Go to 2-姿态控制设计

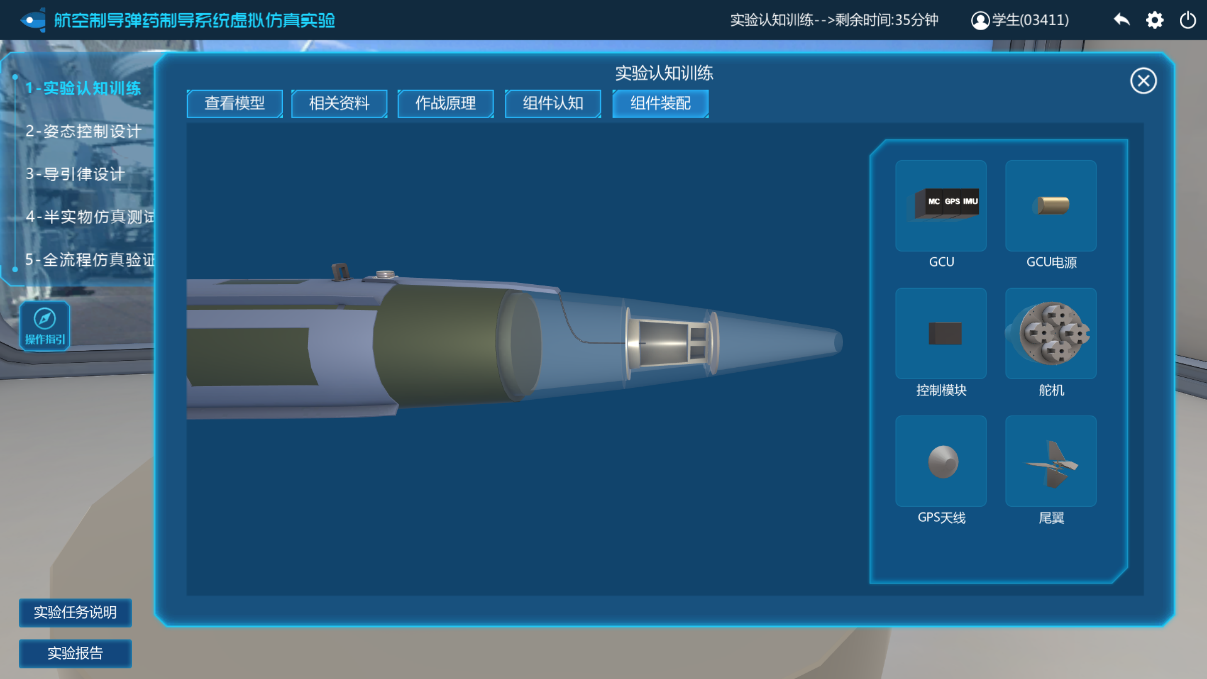[84, 131]
